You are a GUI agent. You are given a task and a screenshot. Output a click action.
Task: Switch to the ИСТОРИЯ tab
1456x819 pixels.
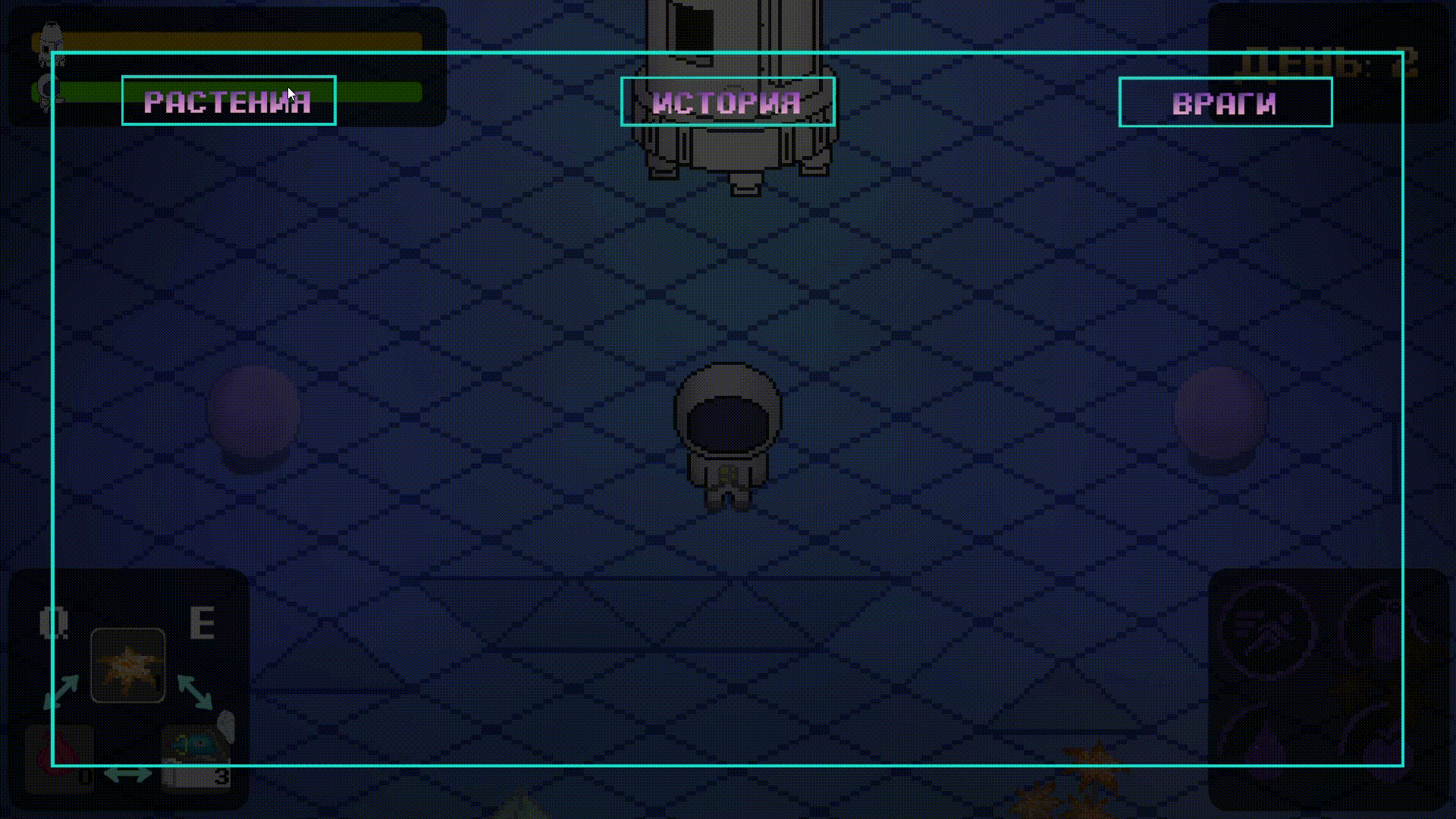pos(727,102)
